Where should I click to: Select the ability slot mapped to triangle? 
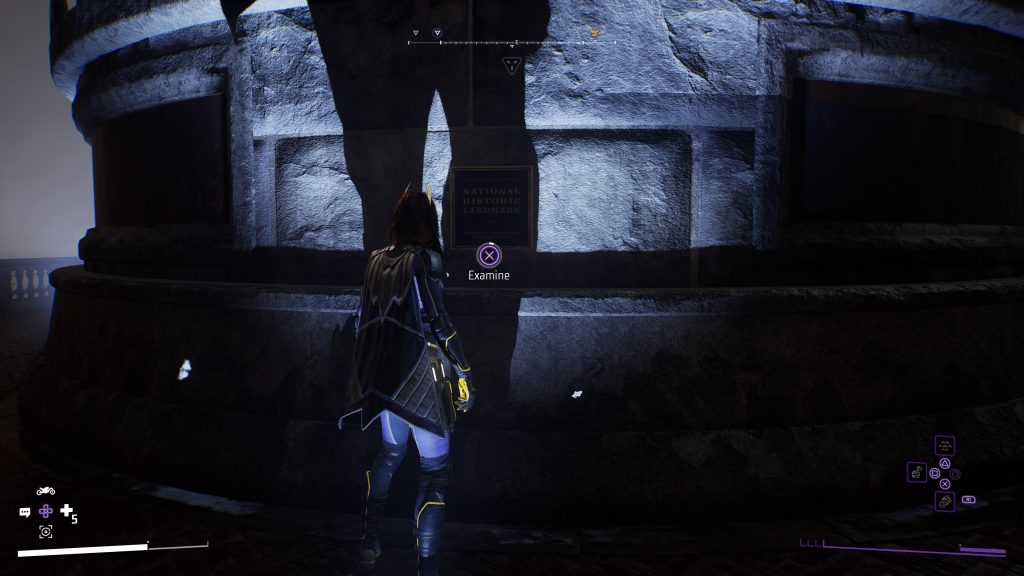coord(945,446)
